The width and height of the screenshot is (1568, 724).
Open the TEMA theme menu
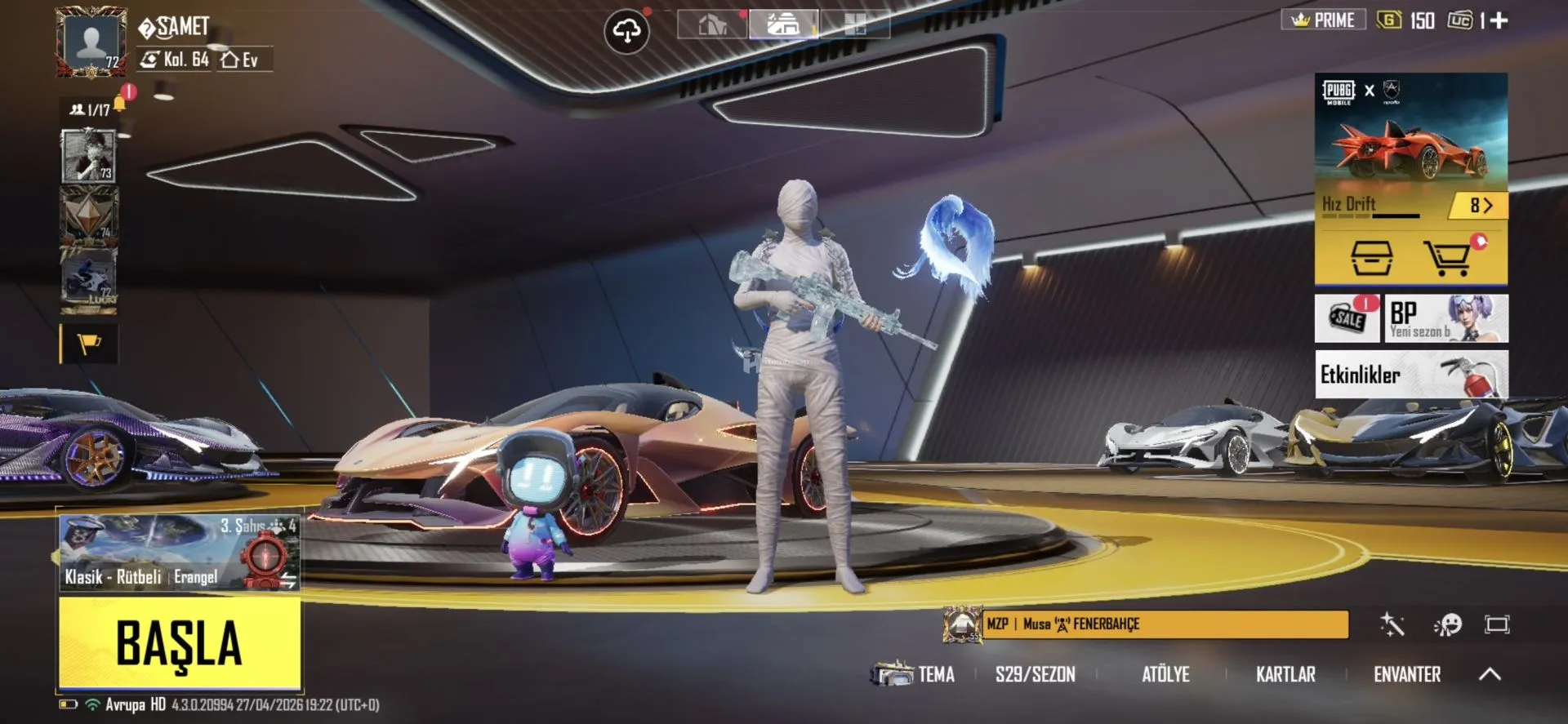915,674
